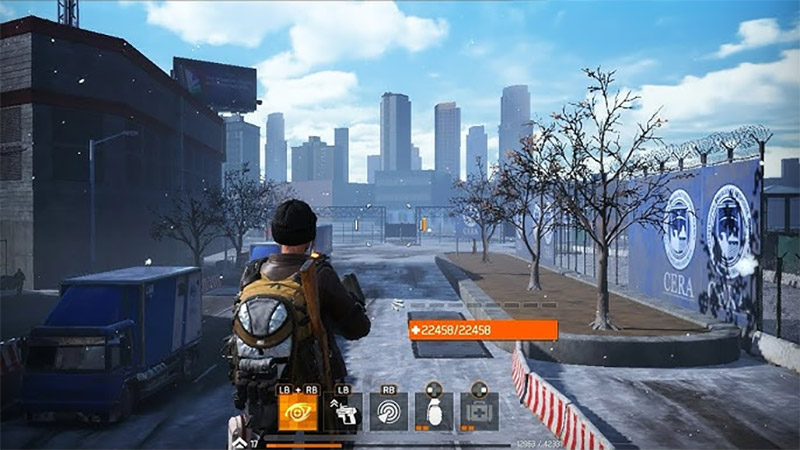Activate the orange eye scan ability
The image size is (800, 450).
click(297, 412)
